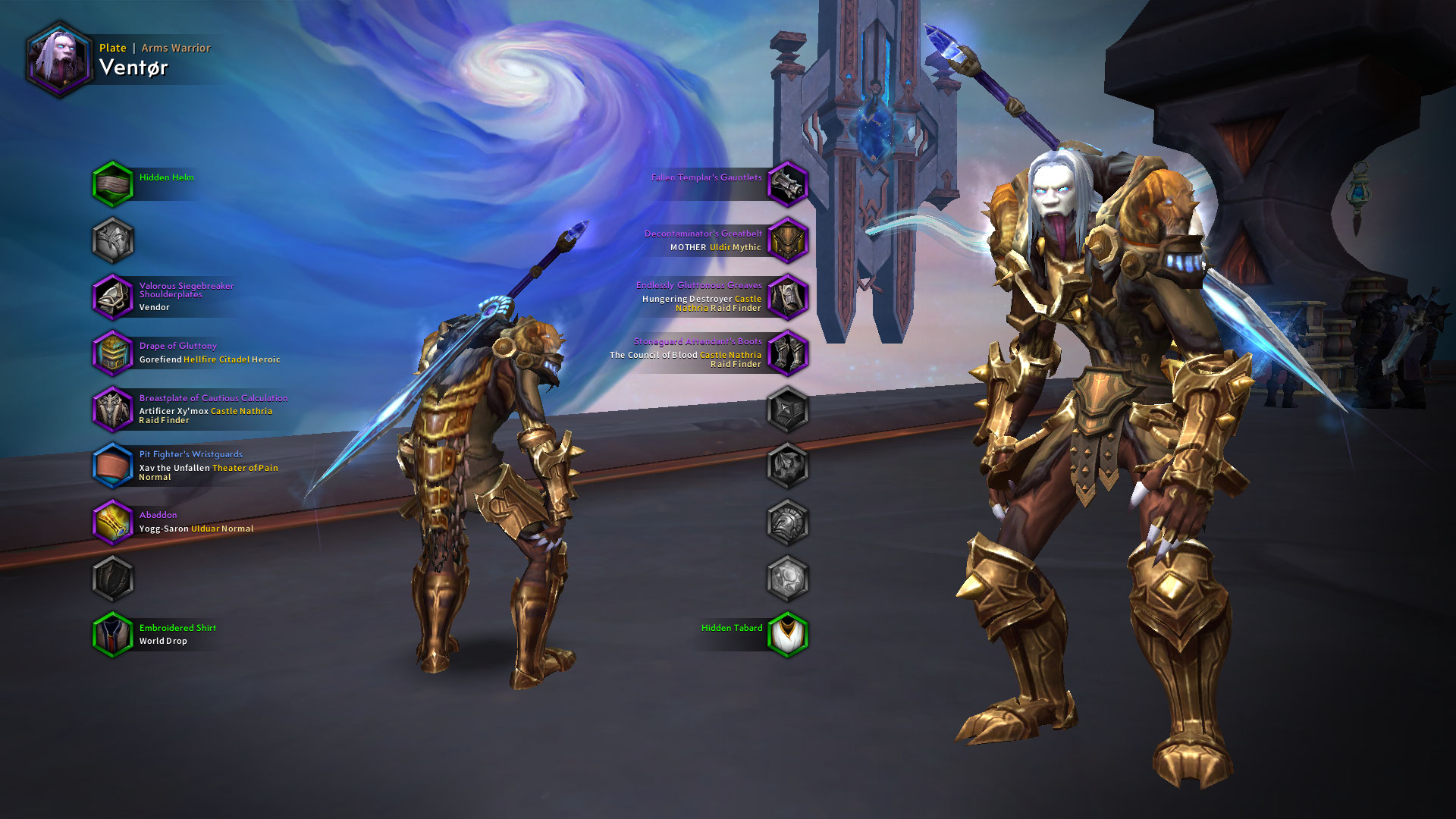Screen dimensions: 1456x819
Task: Click the Decontaminator's Greatbelt icon
Action: [787, 240]
